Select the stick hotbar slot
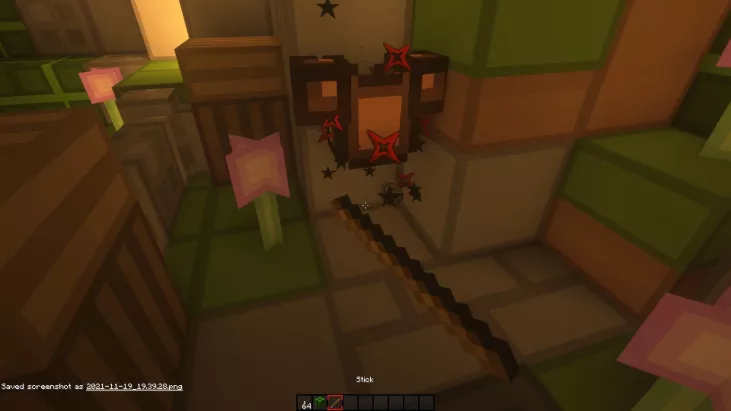 coord(335,402)
